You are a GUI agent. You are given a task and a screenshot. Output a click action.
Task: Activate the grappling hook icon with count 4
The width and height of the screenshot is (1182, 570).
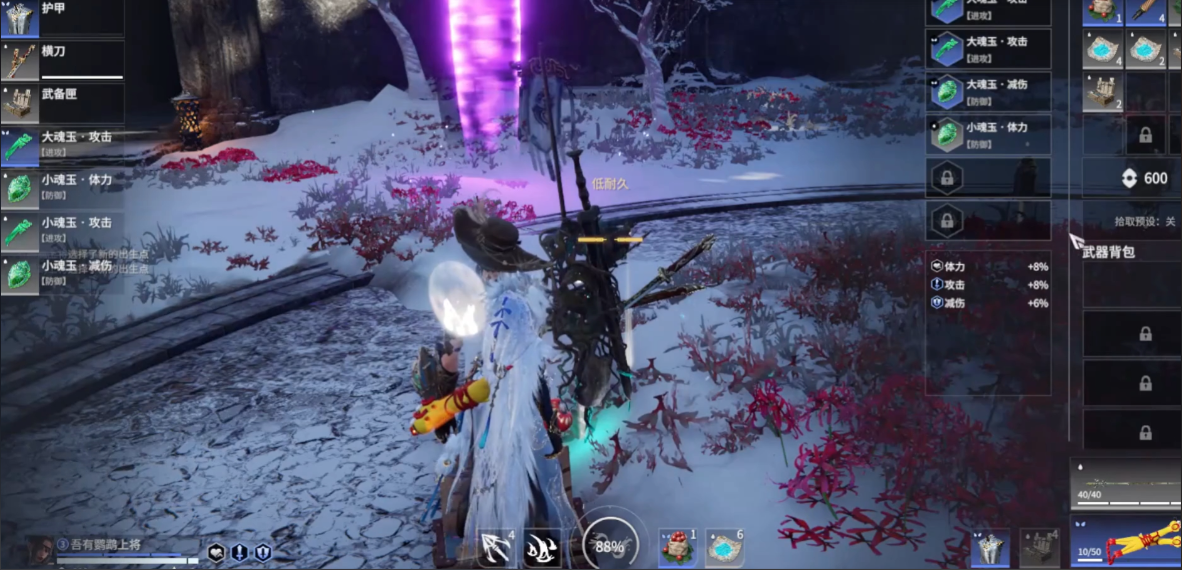pos(496,547)
